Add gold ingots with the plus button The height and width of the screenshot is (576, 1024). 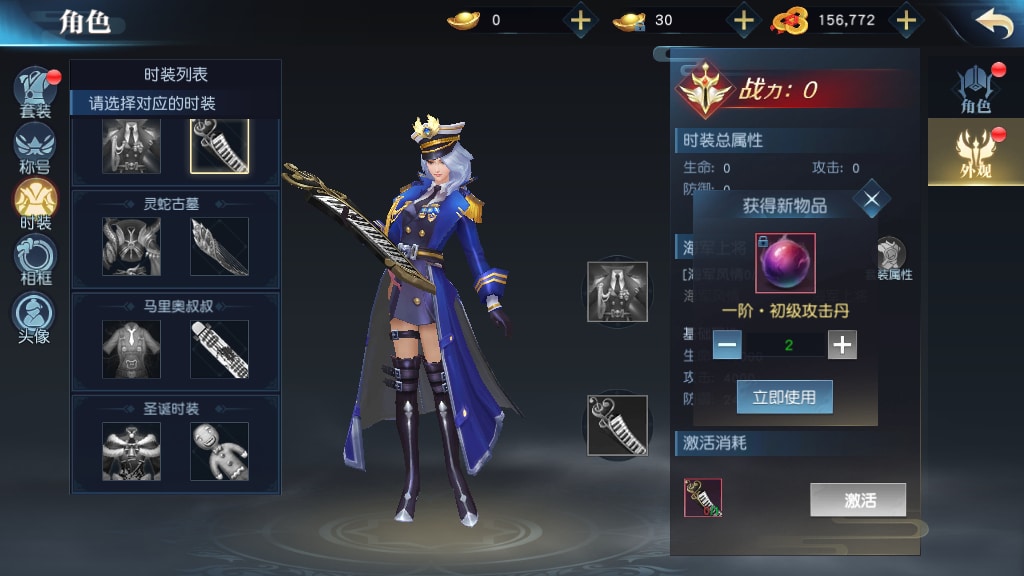(581, 20)
